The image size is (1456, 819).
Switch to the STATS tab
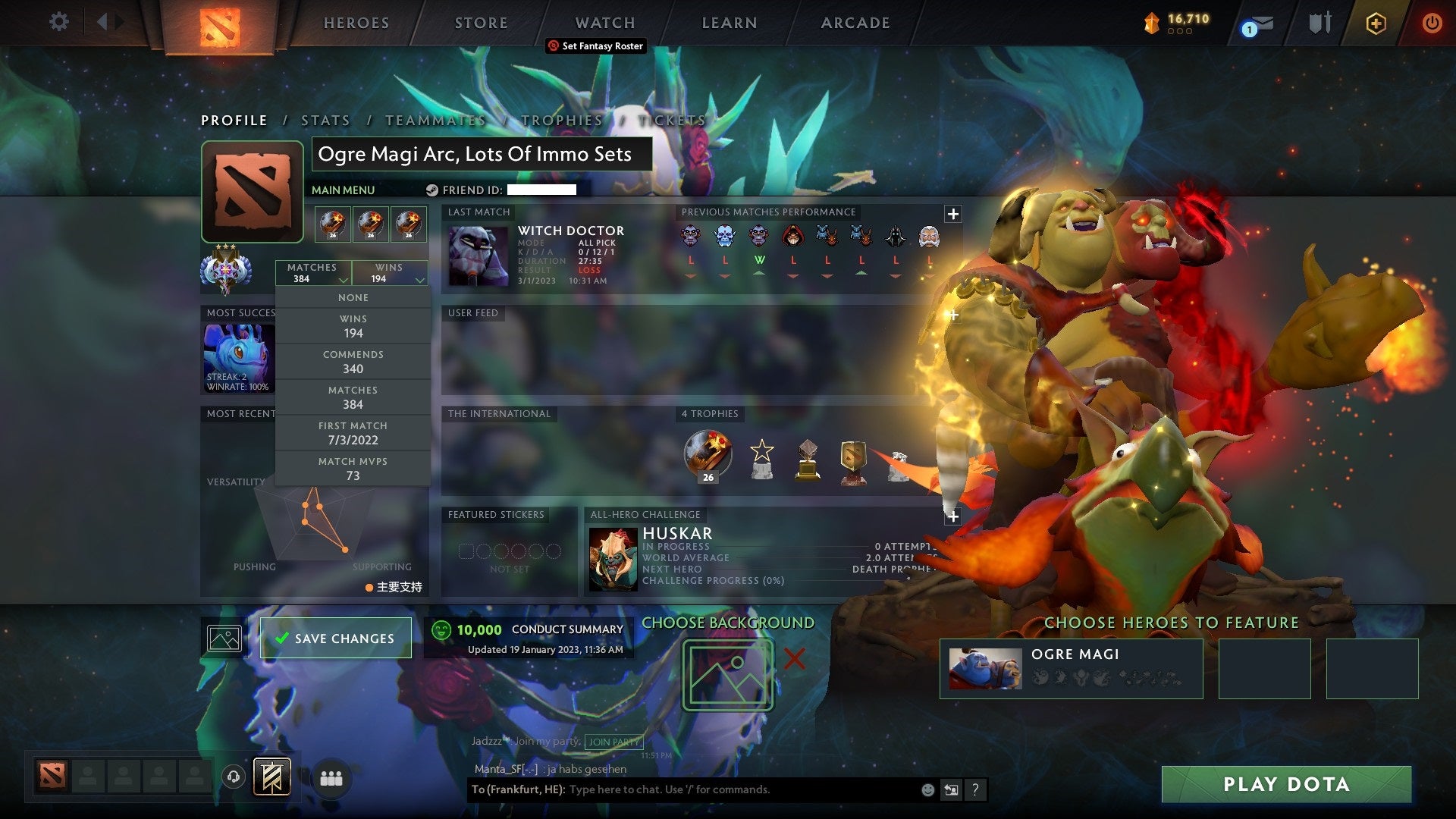[x=325, y=120]
